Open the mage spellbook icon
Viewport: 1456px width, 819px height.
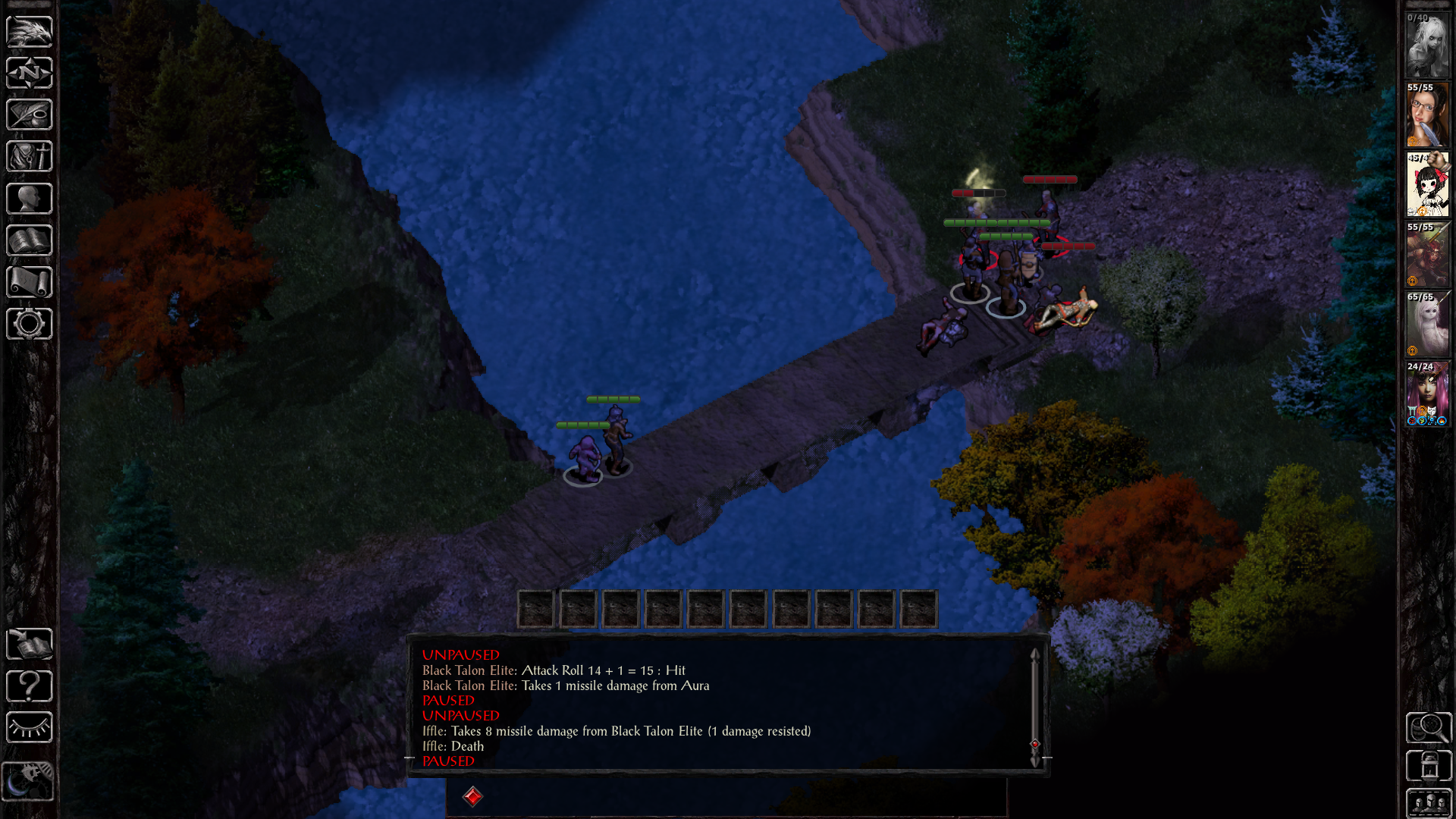(29, 240)
